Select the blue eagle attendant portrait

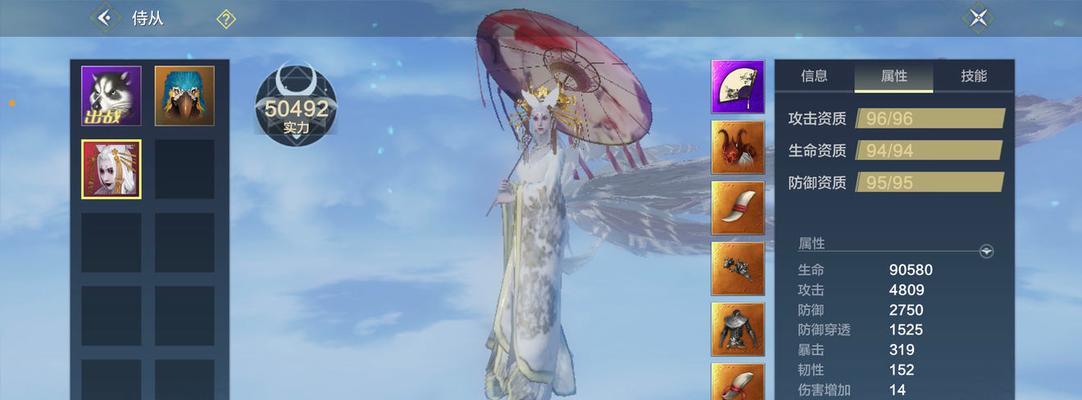click(184, 96)
